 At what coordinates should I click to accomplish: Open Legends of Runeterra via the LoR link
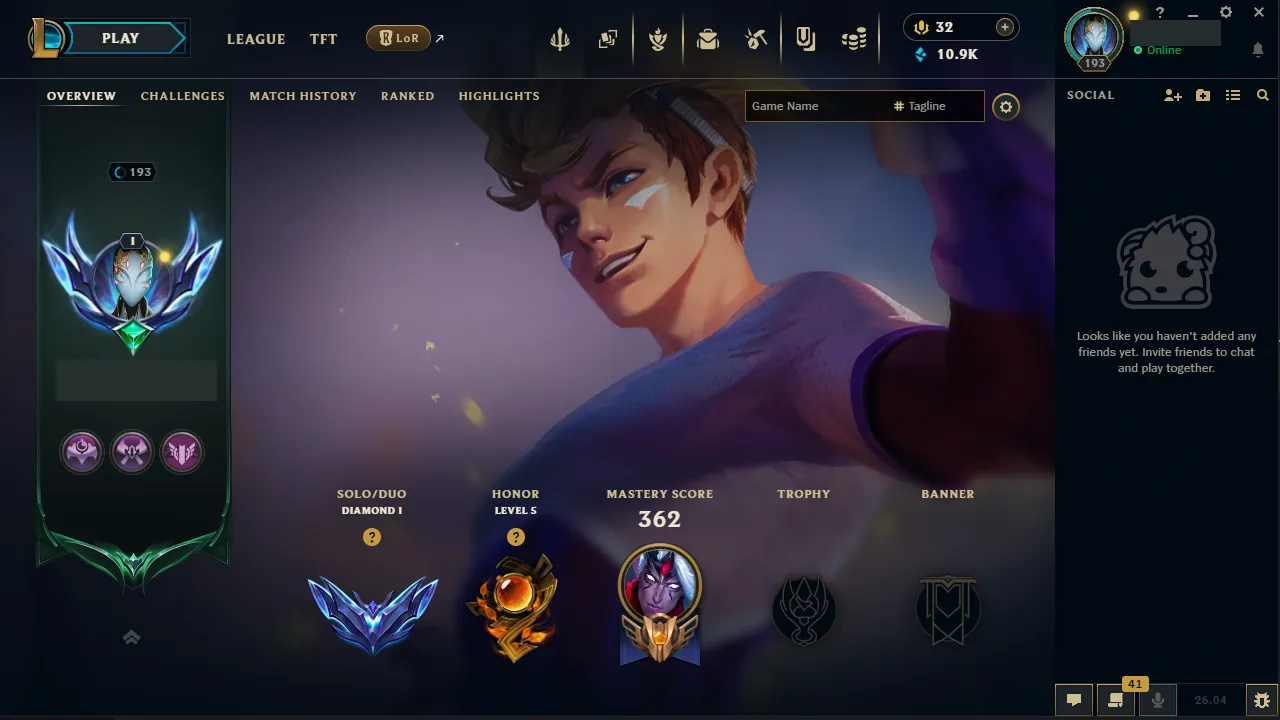398,37
